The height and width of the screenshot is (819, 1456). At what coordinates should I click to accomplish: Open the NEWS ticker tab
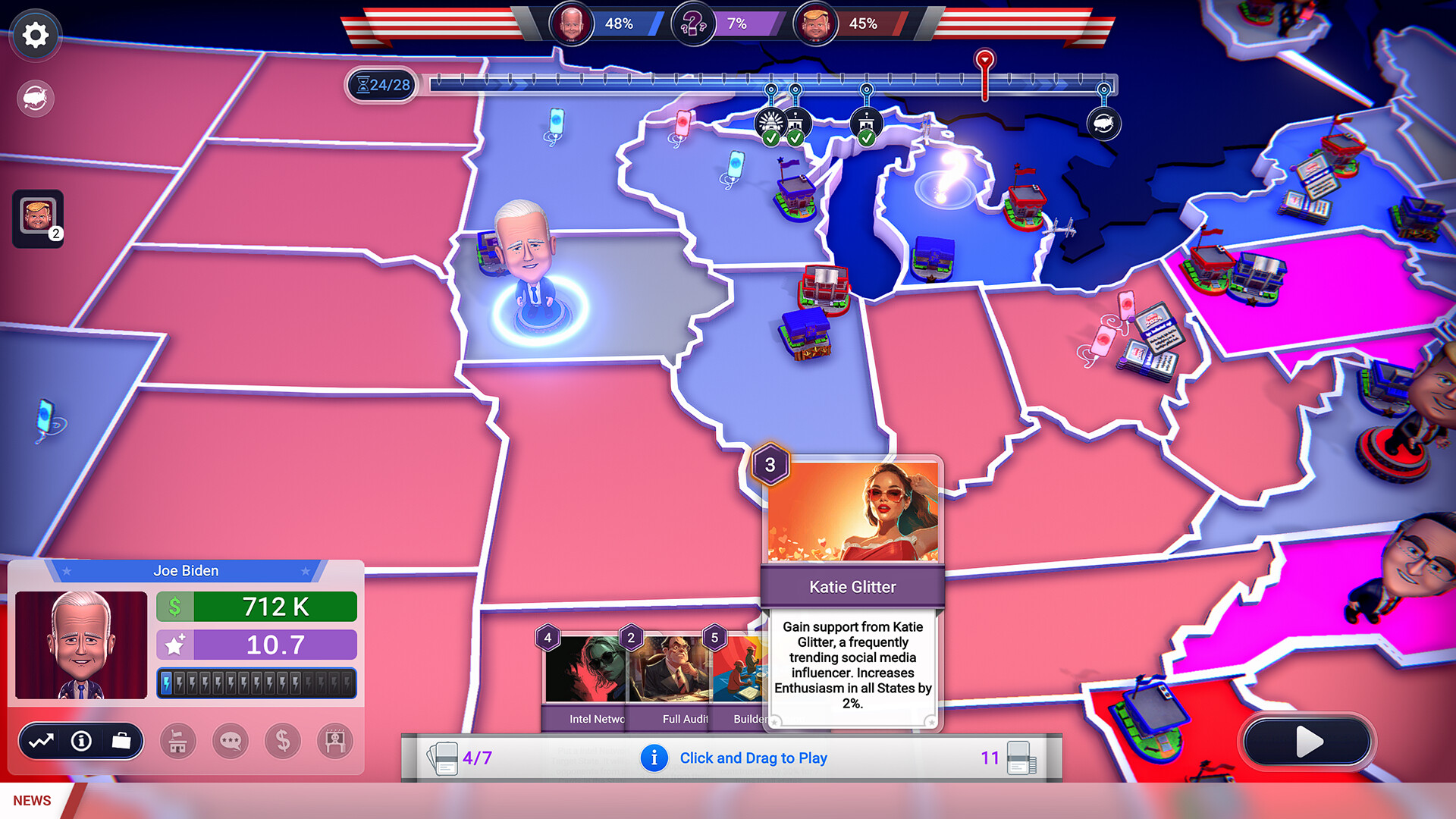(30, 800)
